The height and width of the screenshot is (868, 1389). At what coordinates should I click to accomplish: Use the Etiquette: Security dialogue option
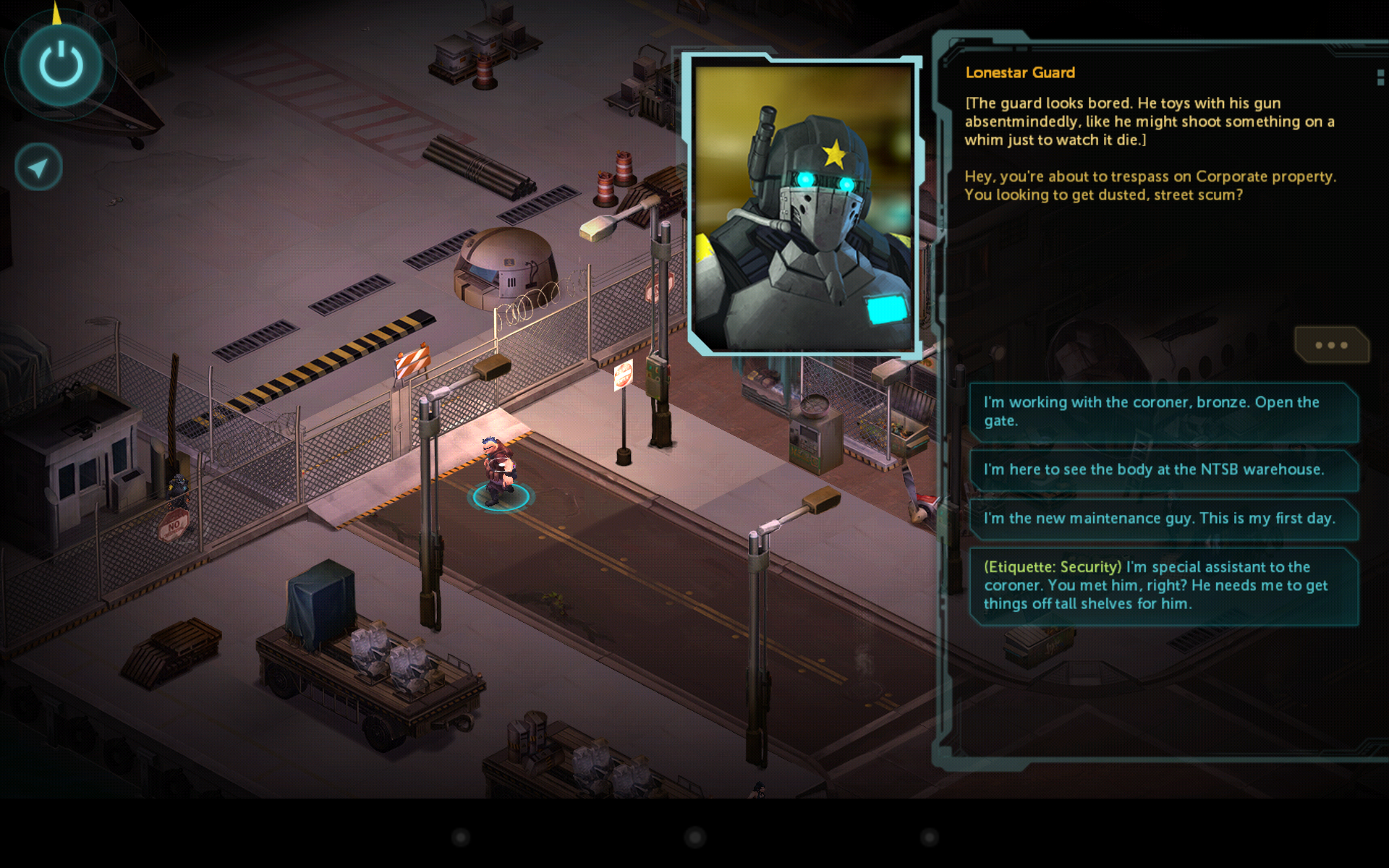(x=1163, y=586)
